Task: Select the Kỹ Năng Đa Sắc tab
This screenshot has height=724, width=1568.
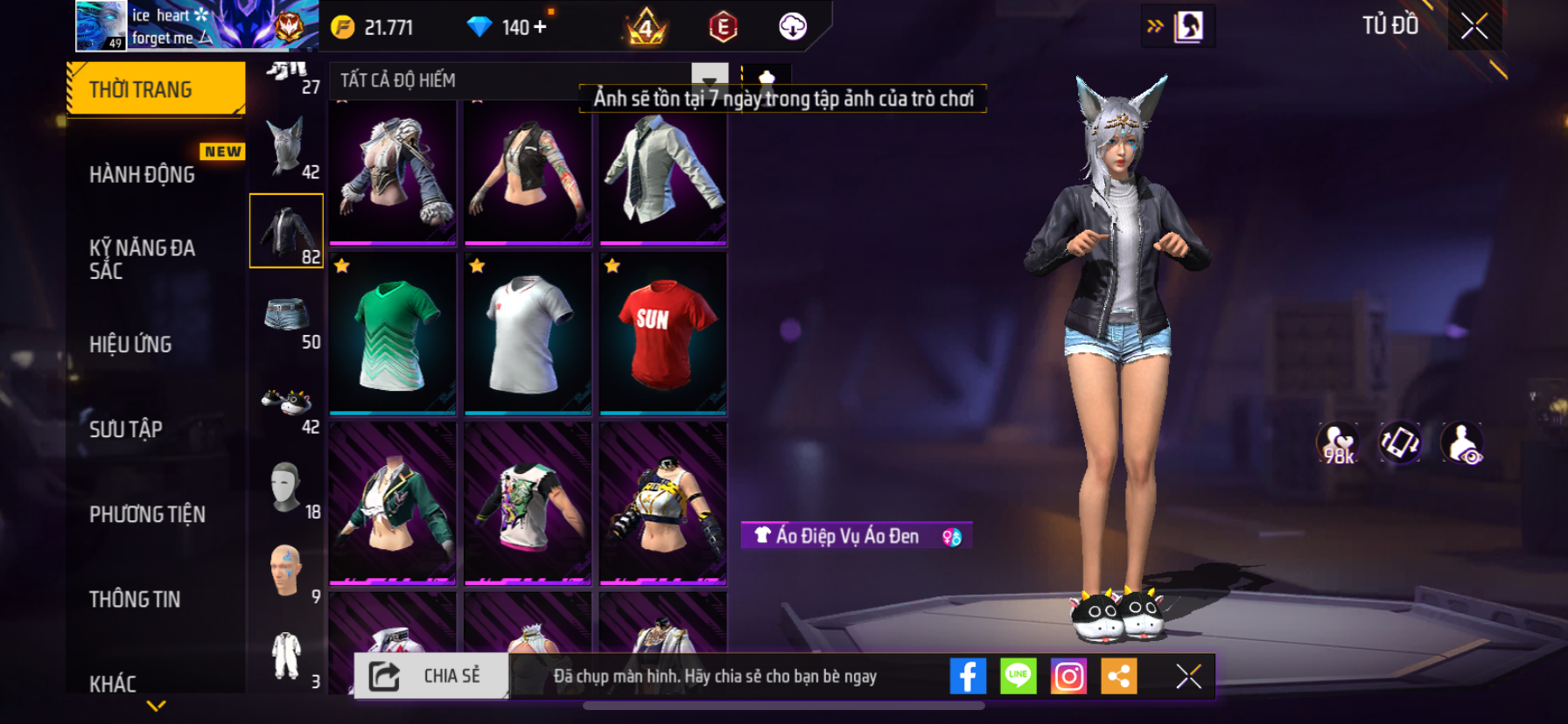Action: pos(143,259)
